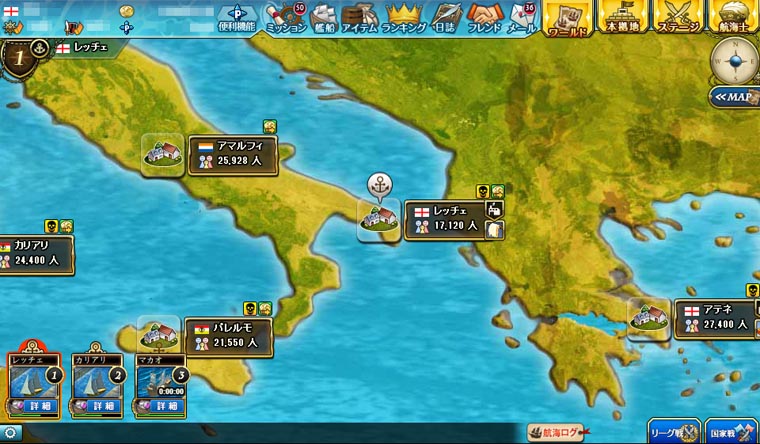Switch to the 本拠地 home base tab
The height and width of the screenshot is (444, 760).
[x=624, y=18]
